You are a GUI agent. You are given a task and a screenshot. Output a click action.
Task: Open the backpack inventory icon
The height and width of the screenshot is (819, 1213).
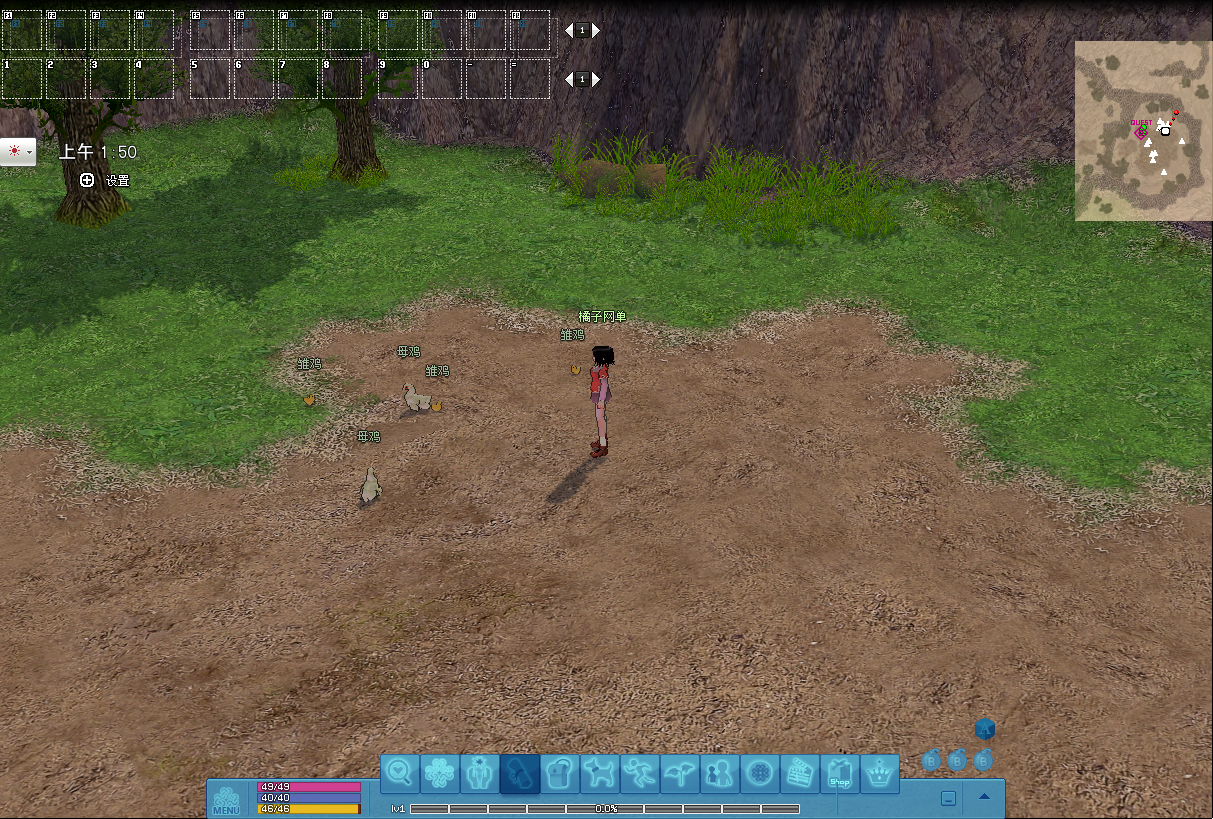click(560, 773)
